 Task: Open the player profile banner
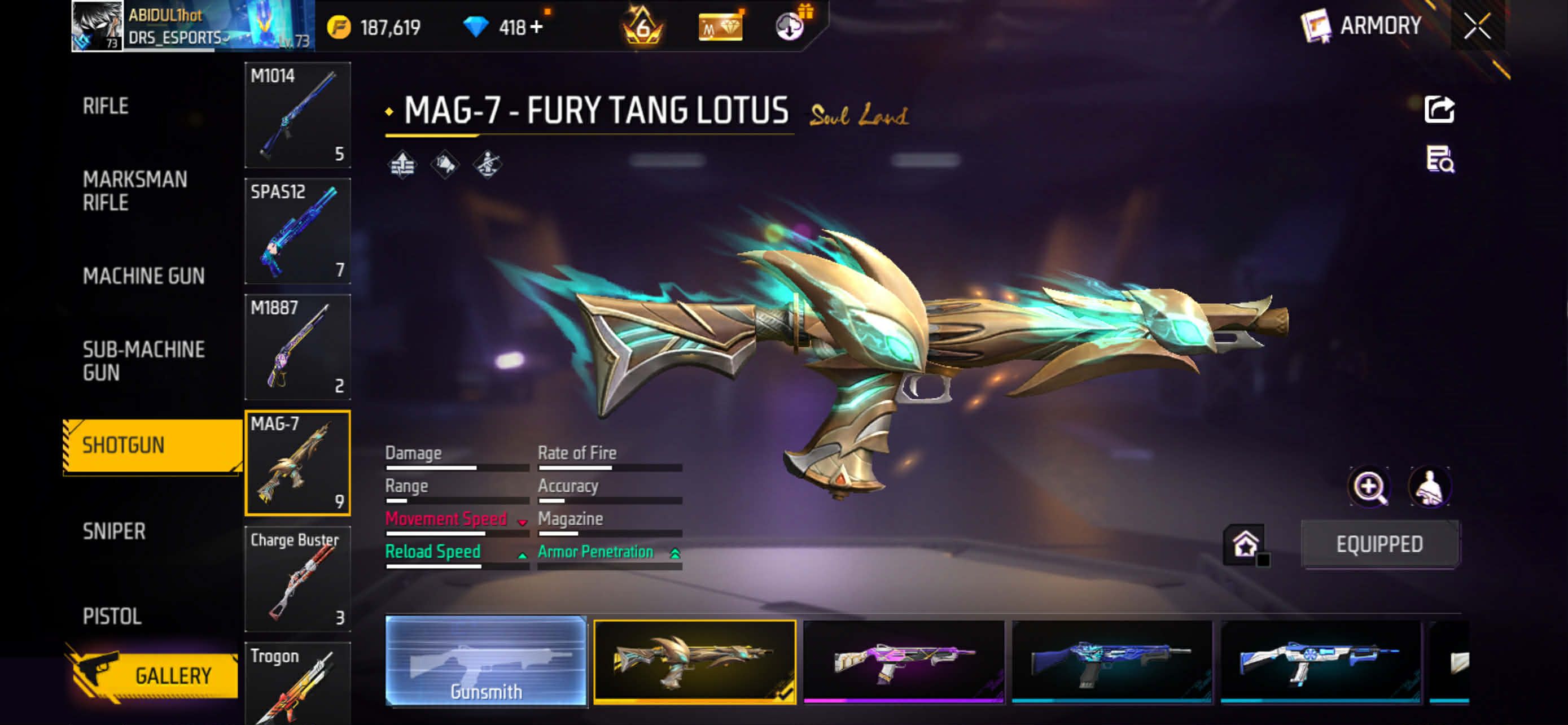tap(192, 25)
